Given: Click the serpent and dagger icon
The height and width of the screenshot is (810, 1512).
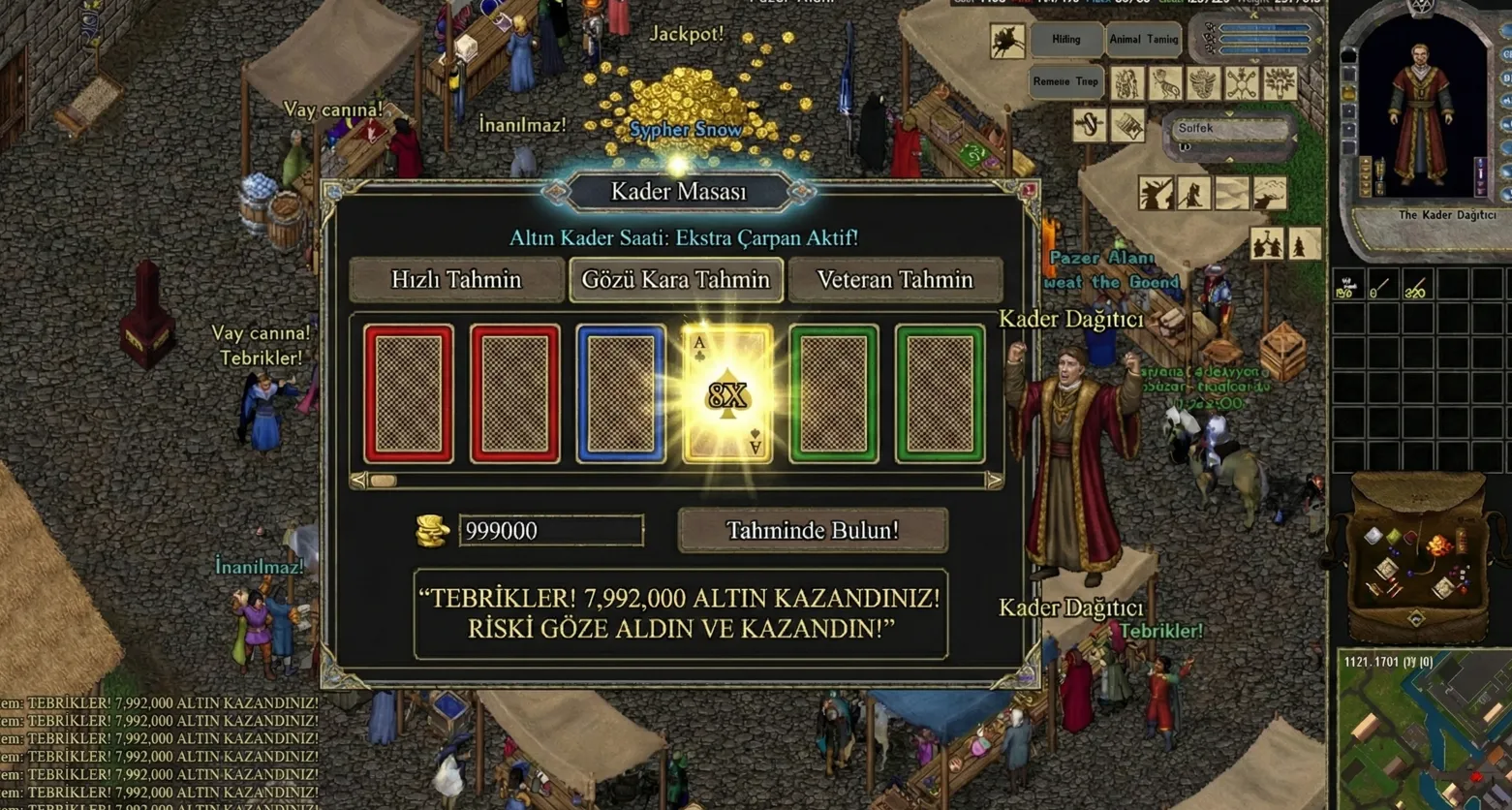Looking at the screenshot, I should click(x=1090, y=125).
